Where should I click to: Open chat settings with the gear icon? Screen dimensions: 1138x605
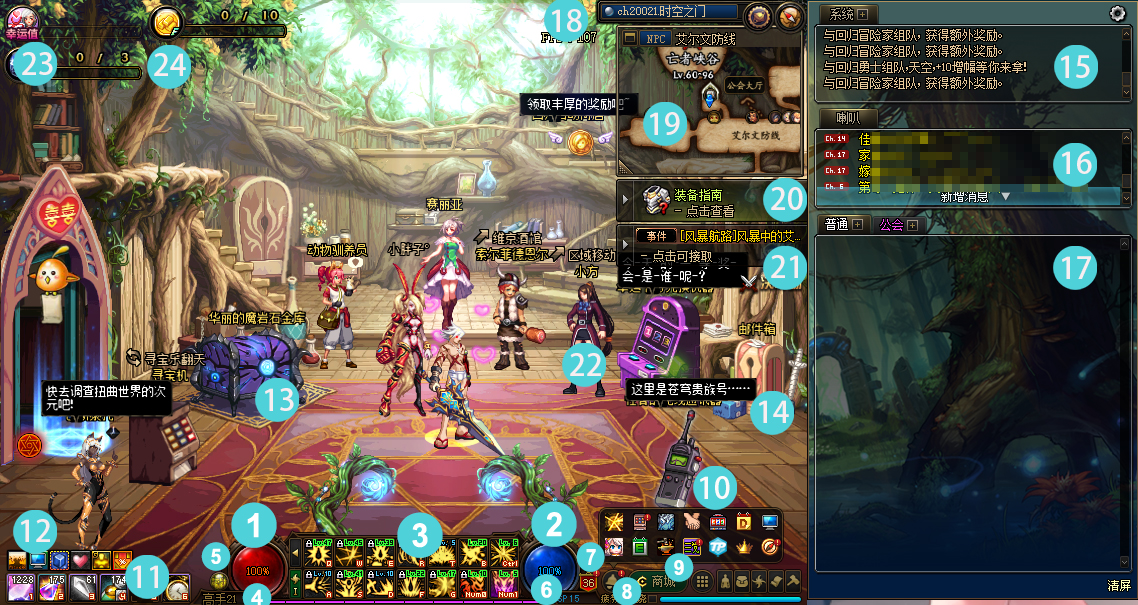(x=1118, y=13)
